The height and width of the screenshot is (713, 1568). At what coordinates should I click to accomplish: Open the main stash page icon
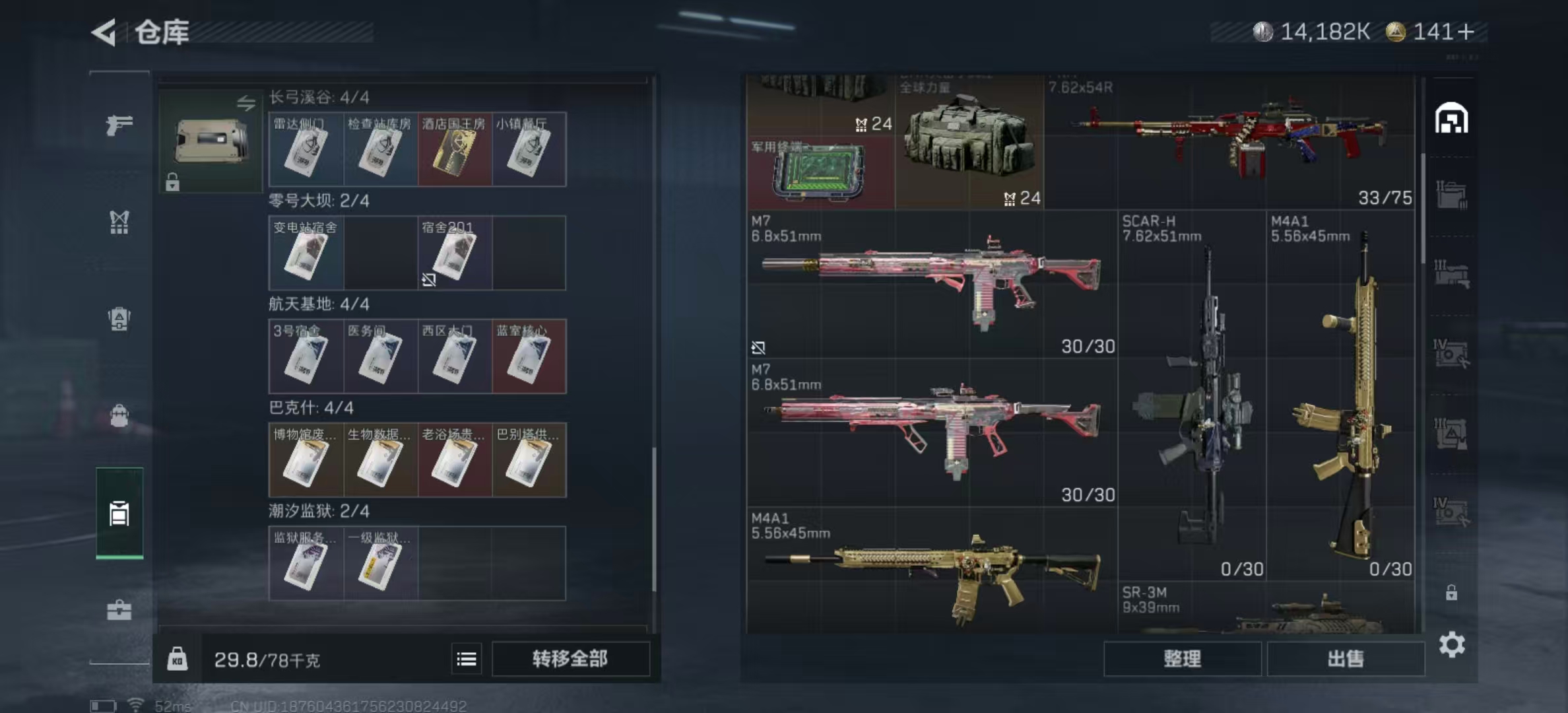coord(1451,119)
